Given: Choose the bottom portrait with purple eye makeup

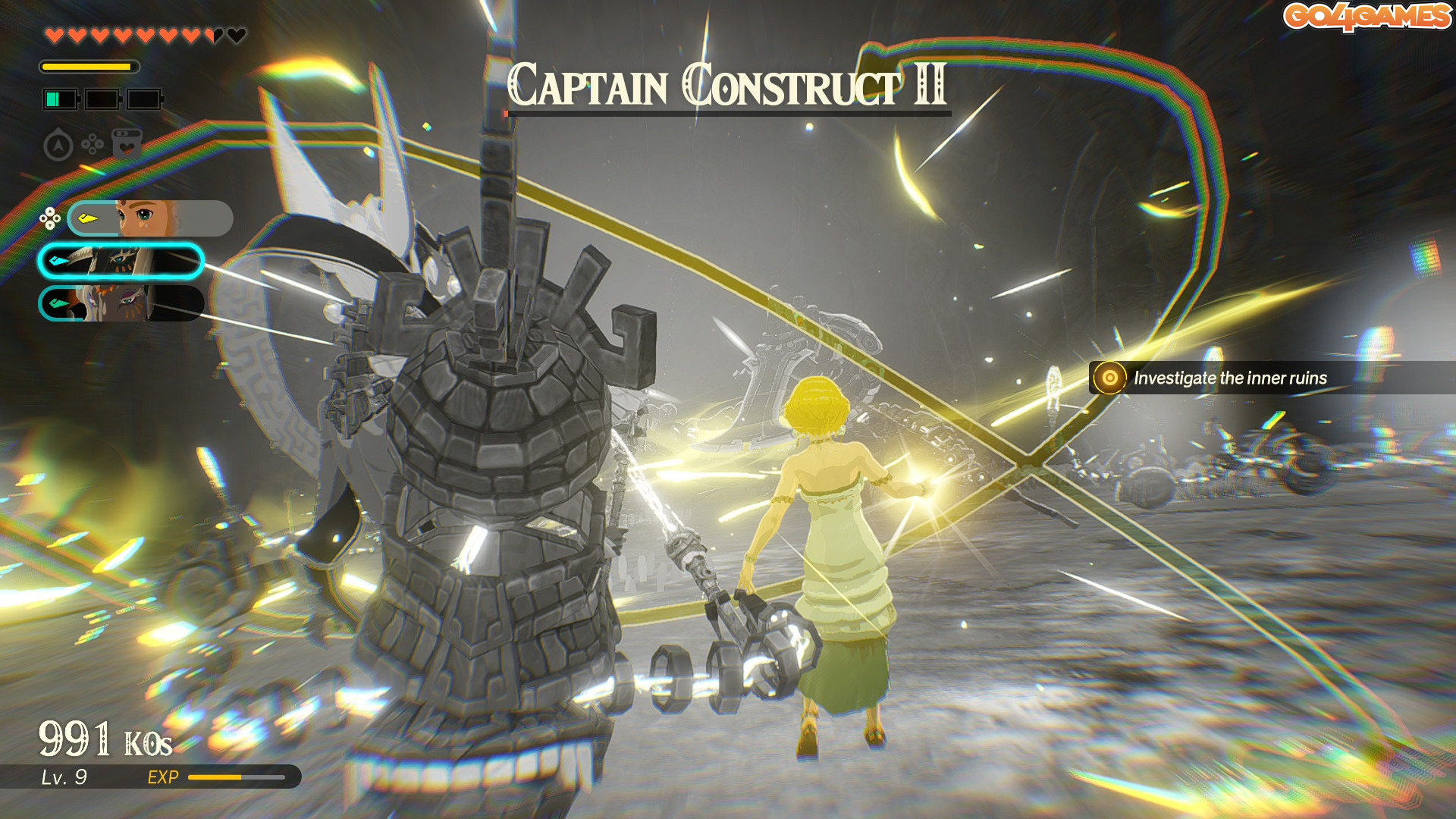Looking at the screenshot, I should tap(121, 303).
